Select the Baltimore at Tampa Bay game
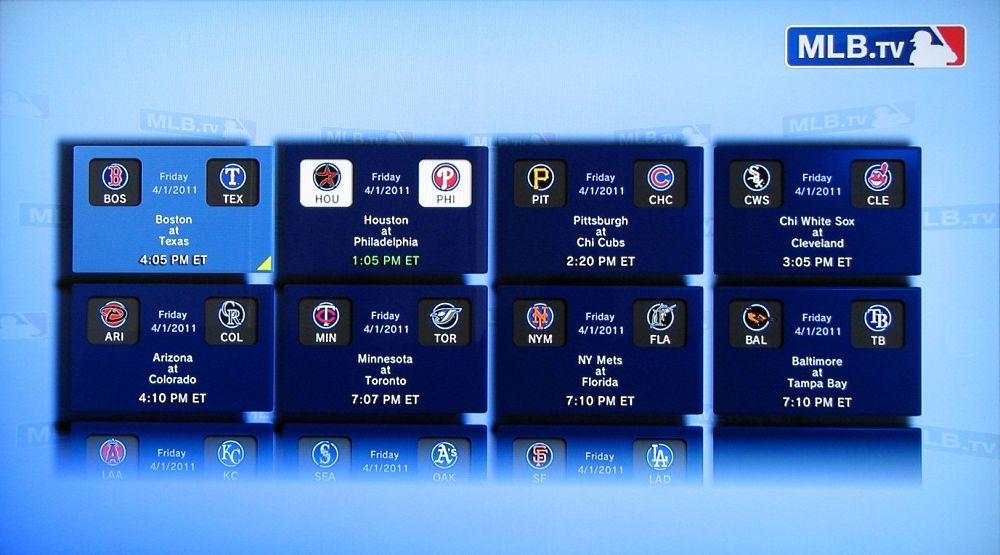Image resolution: width=1000 pixels, height=555 pixels. click(x=817, y=349)
